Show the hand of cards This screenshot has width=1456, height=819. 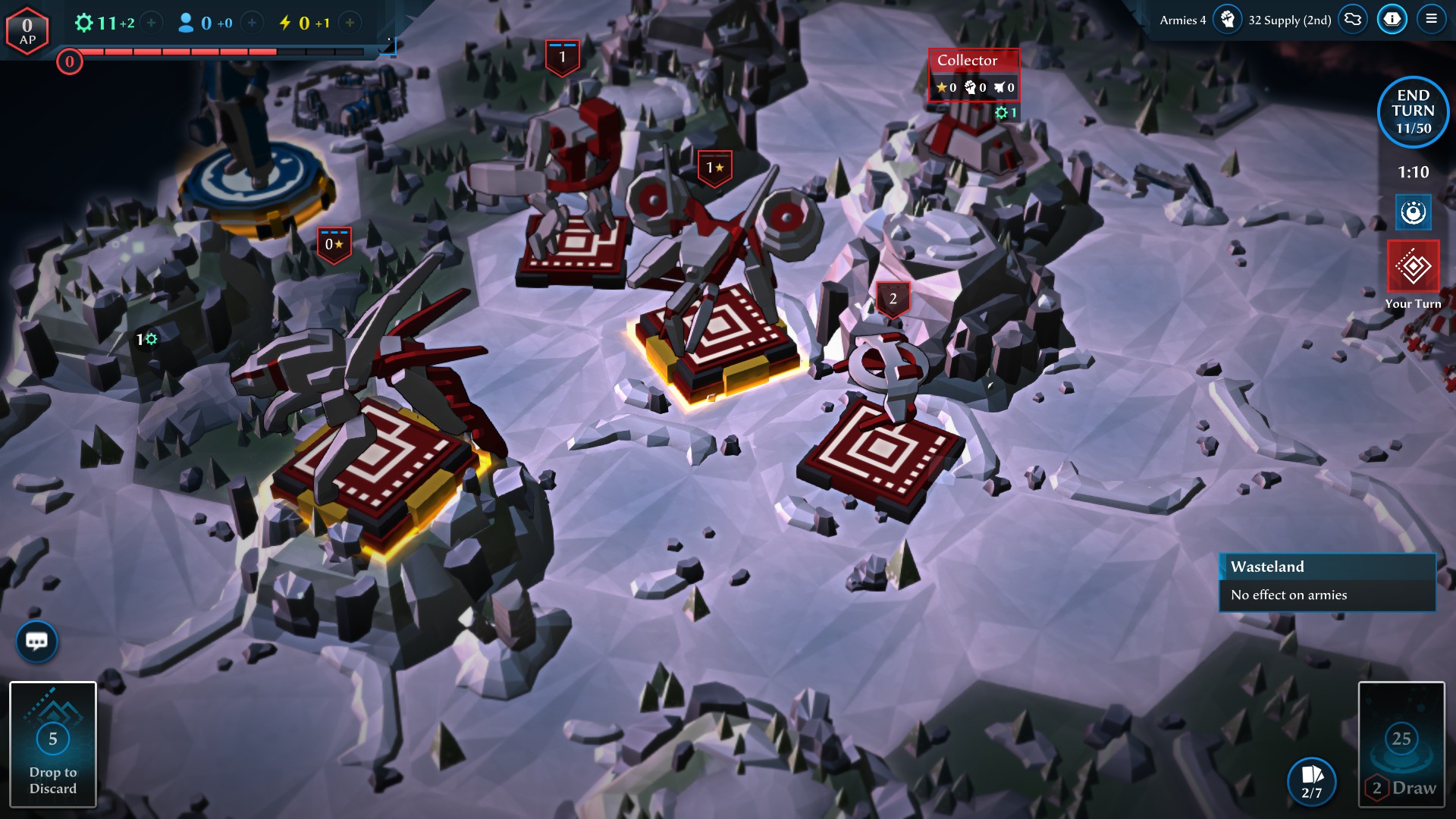[x=1311, y=781]
